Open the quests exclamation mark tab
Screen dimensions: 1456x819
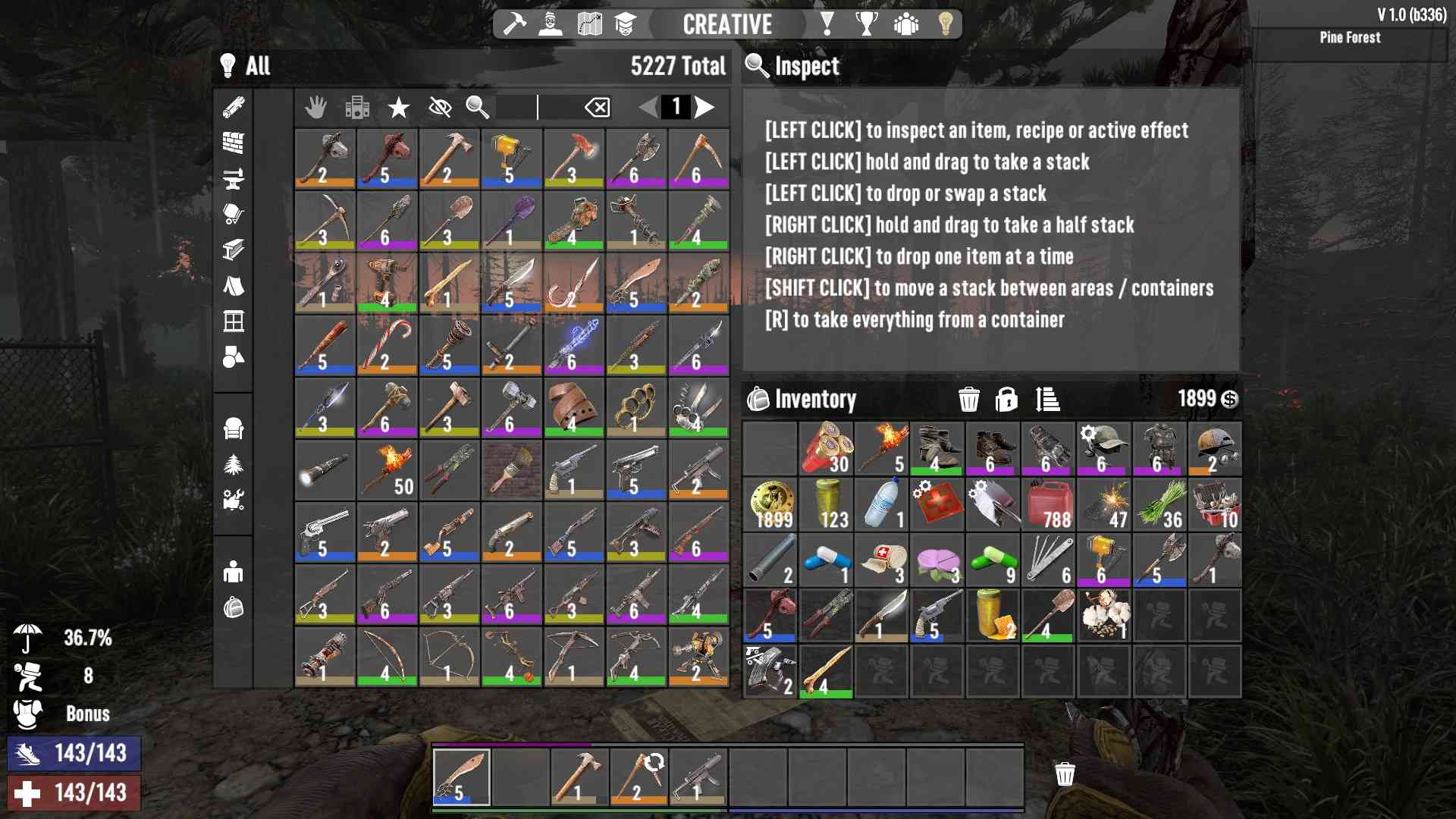point(827,24)
